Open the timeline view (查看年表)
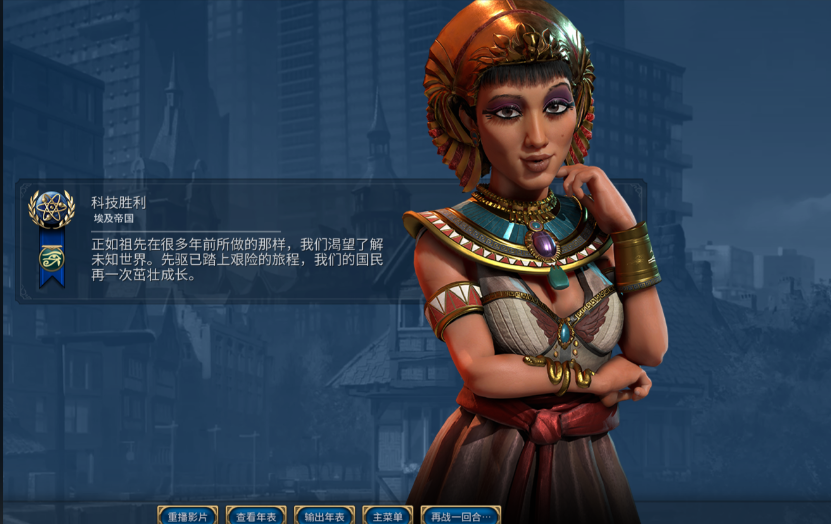Viewport: 831px width, 524px height. click(256, 516)
